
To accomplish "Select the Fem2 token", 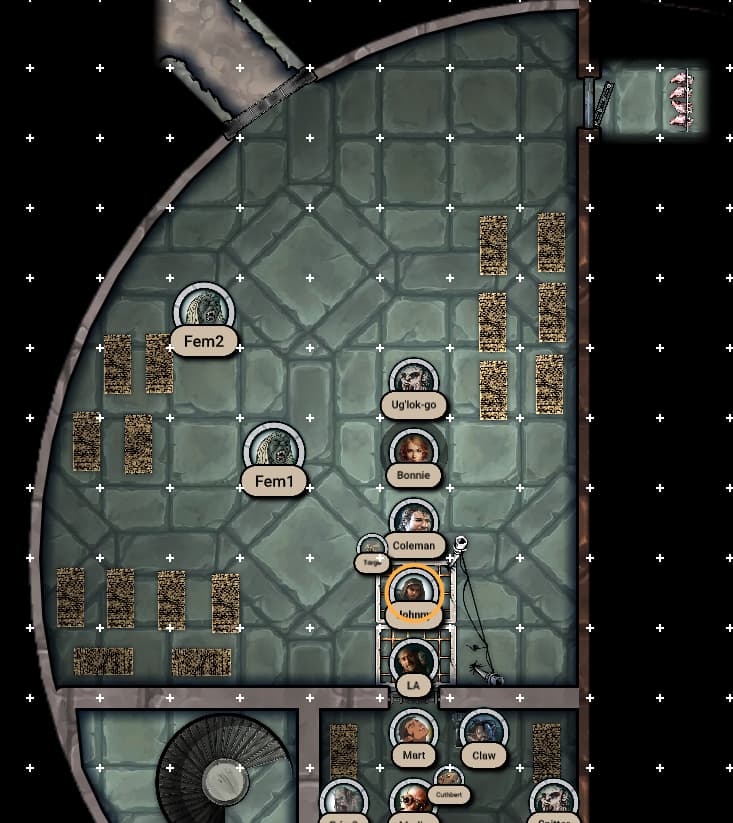I will pyautogui.click(x=205, y=310).
